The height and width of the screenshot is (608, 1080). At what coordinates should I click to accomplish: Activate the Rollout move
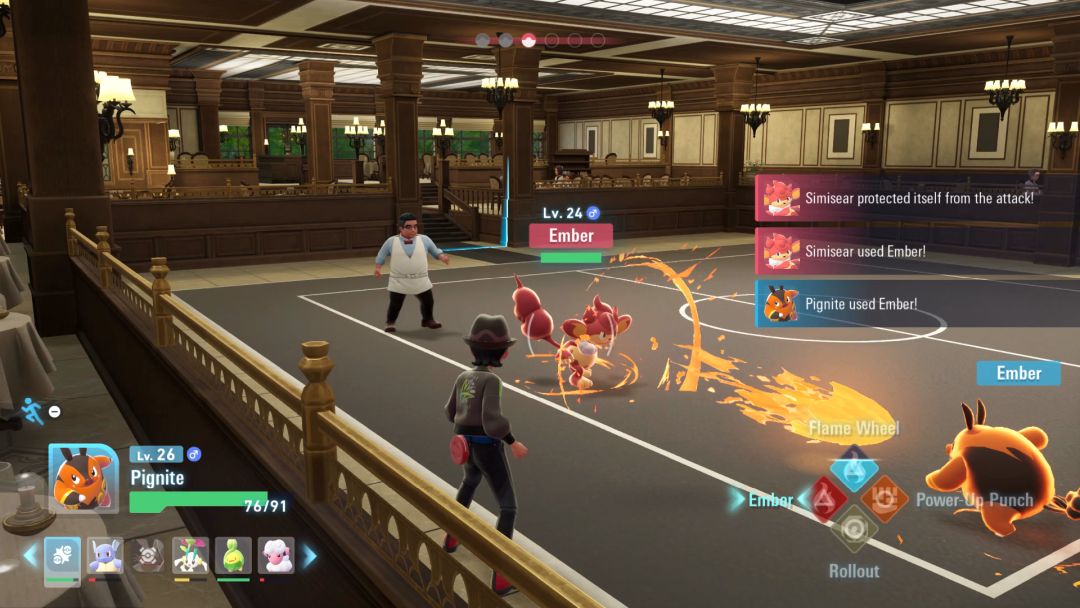(853, 530)
